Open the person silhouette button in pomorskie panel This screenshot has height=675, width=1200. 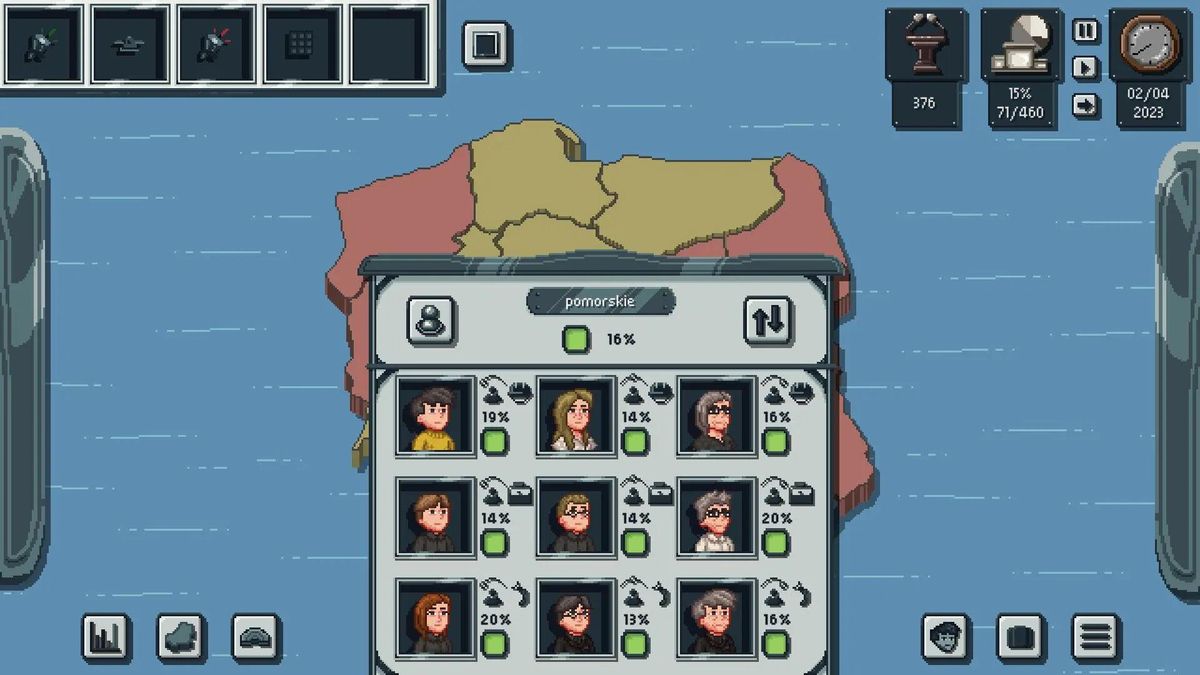pyautogui.click(x=432, y=321)
